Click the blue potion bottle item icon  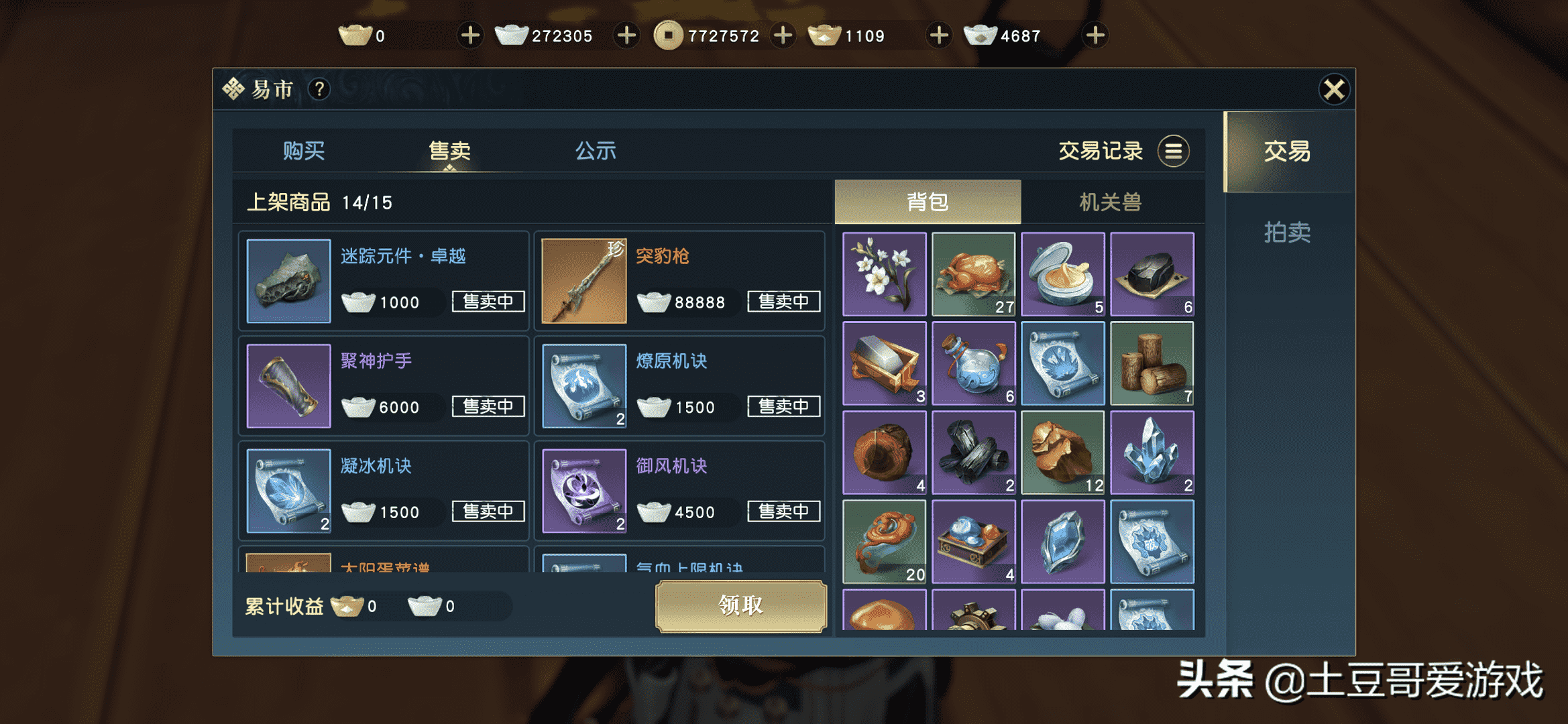tap(973, 362)
